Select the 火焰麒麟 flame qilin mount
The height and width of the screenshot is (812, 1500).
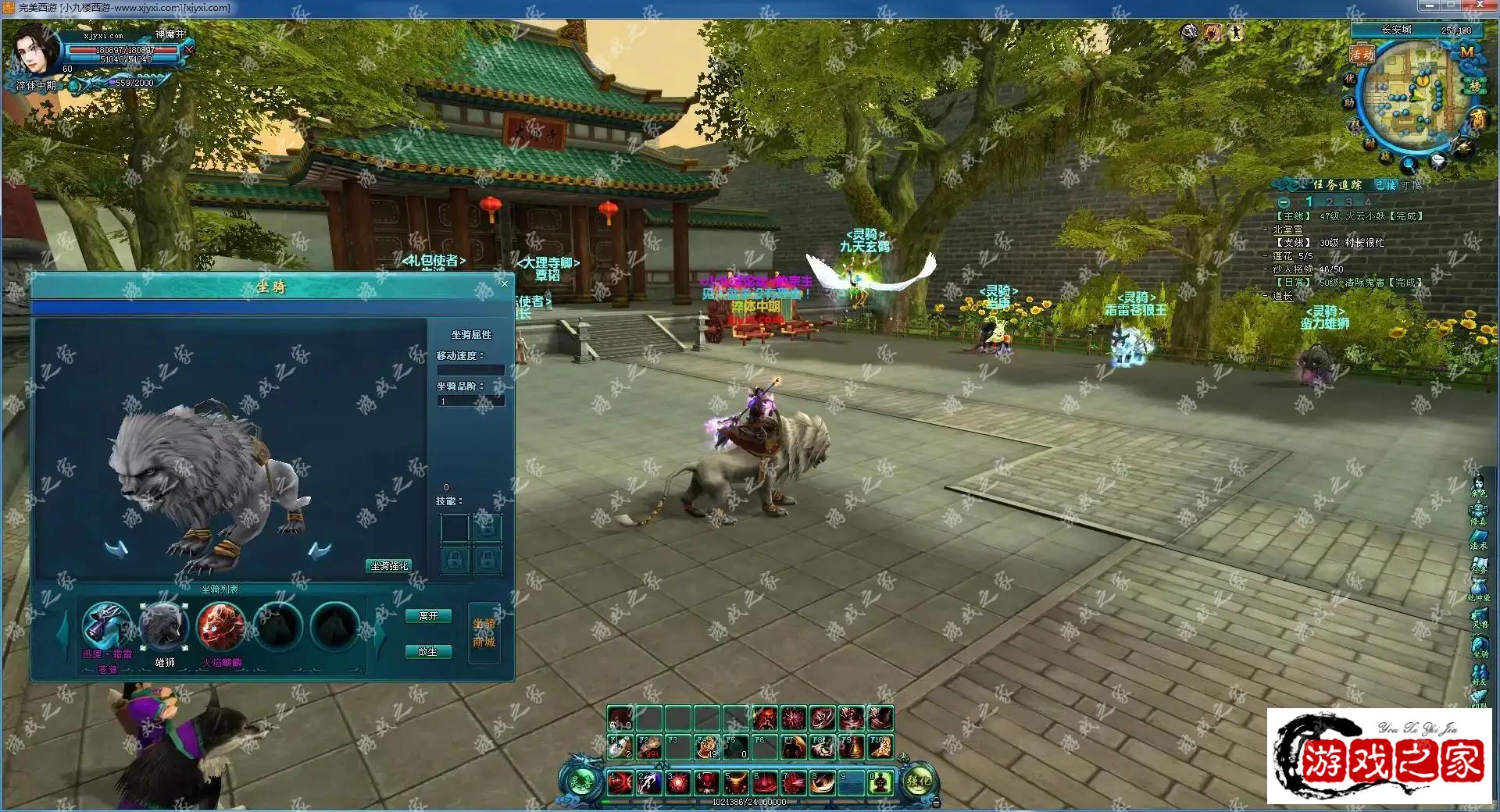pos(221,625)
